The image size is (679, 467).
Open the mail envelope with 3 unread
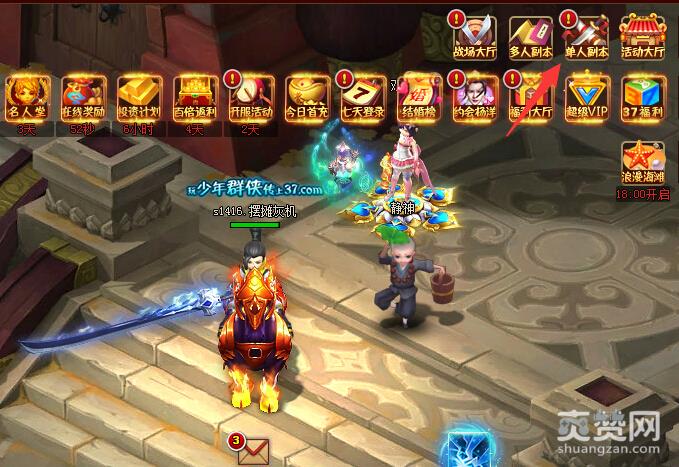click(x=253, y=451)
